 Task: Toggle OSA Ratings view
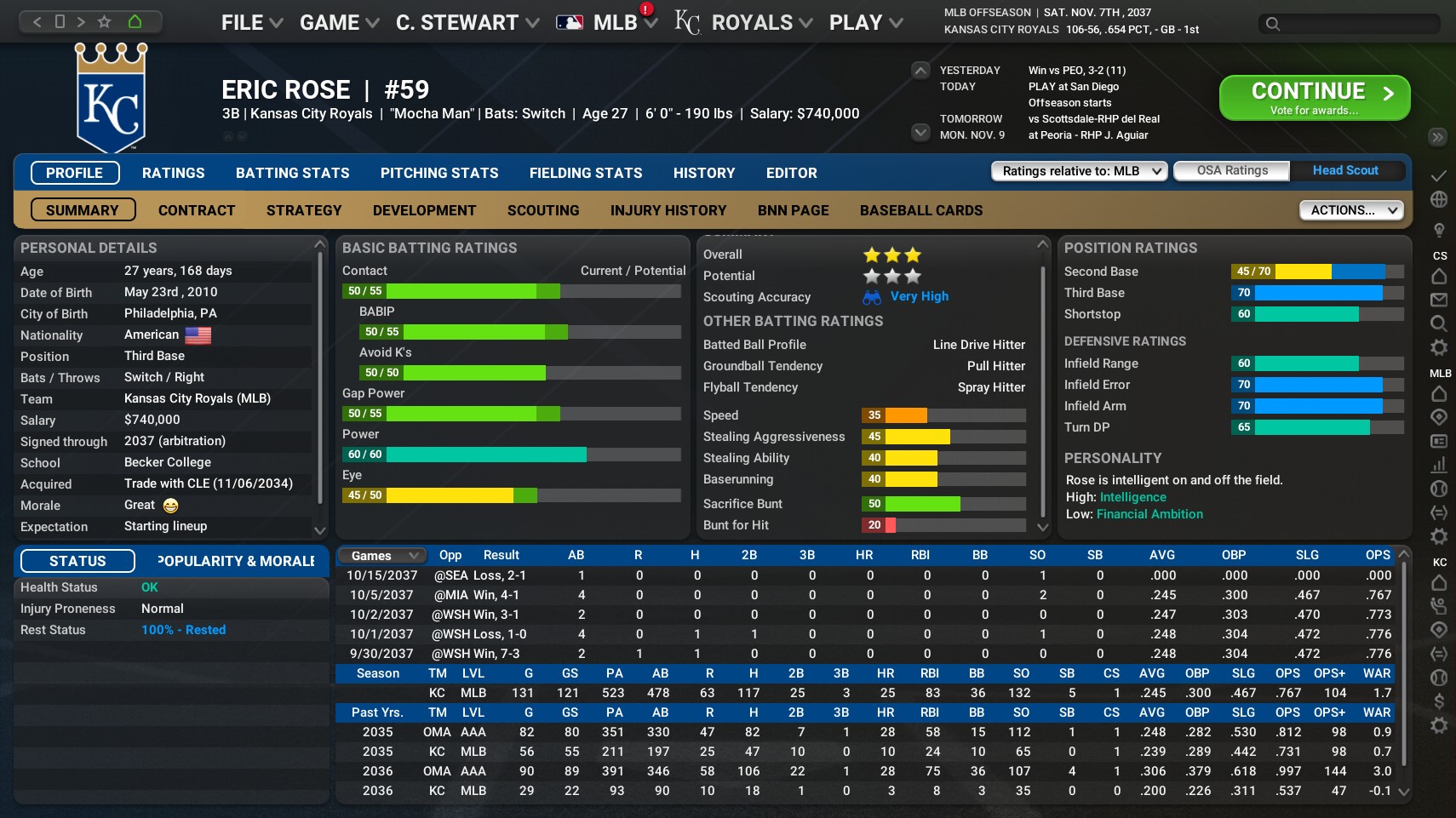[x=1231, y=170]
